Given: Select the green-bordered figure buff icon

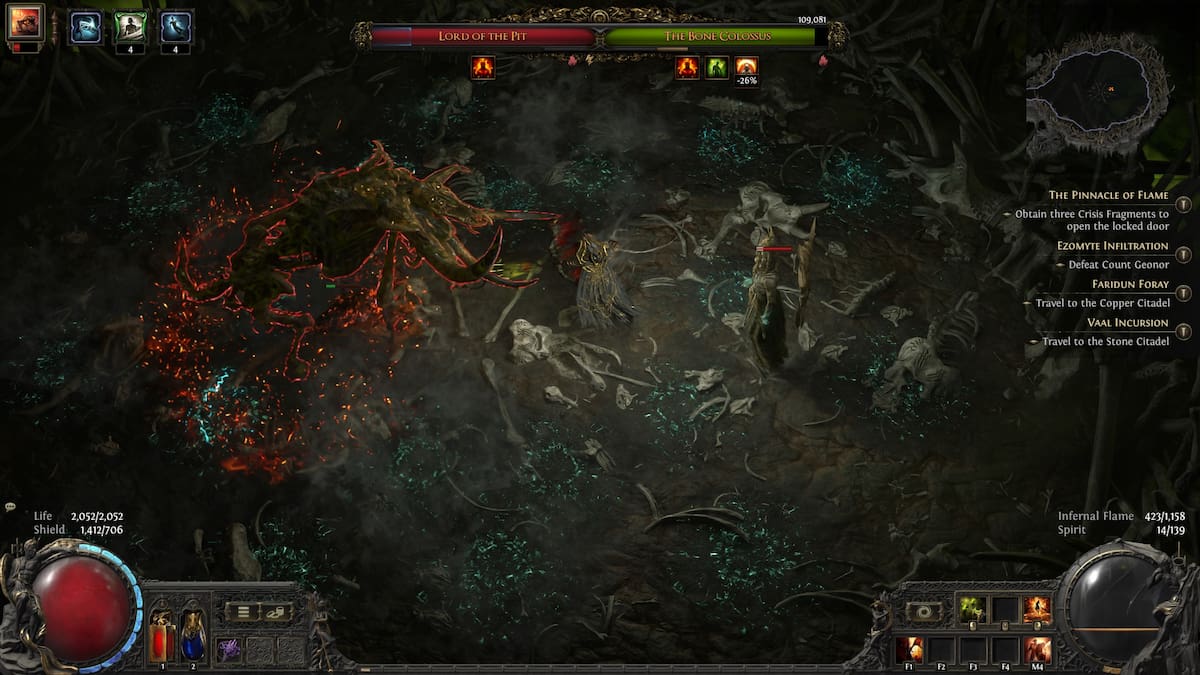Looking at the screenshot, I should tap(128, 27).
